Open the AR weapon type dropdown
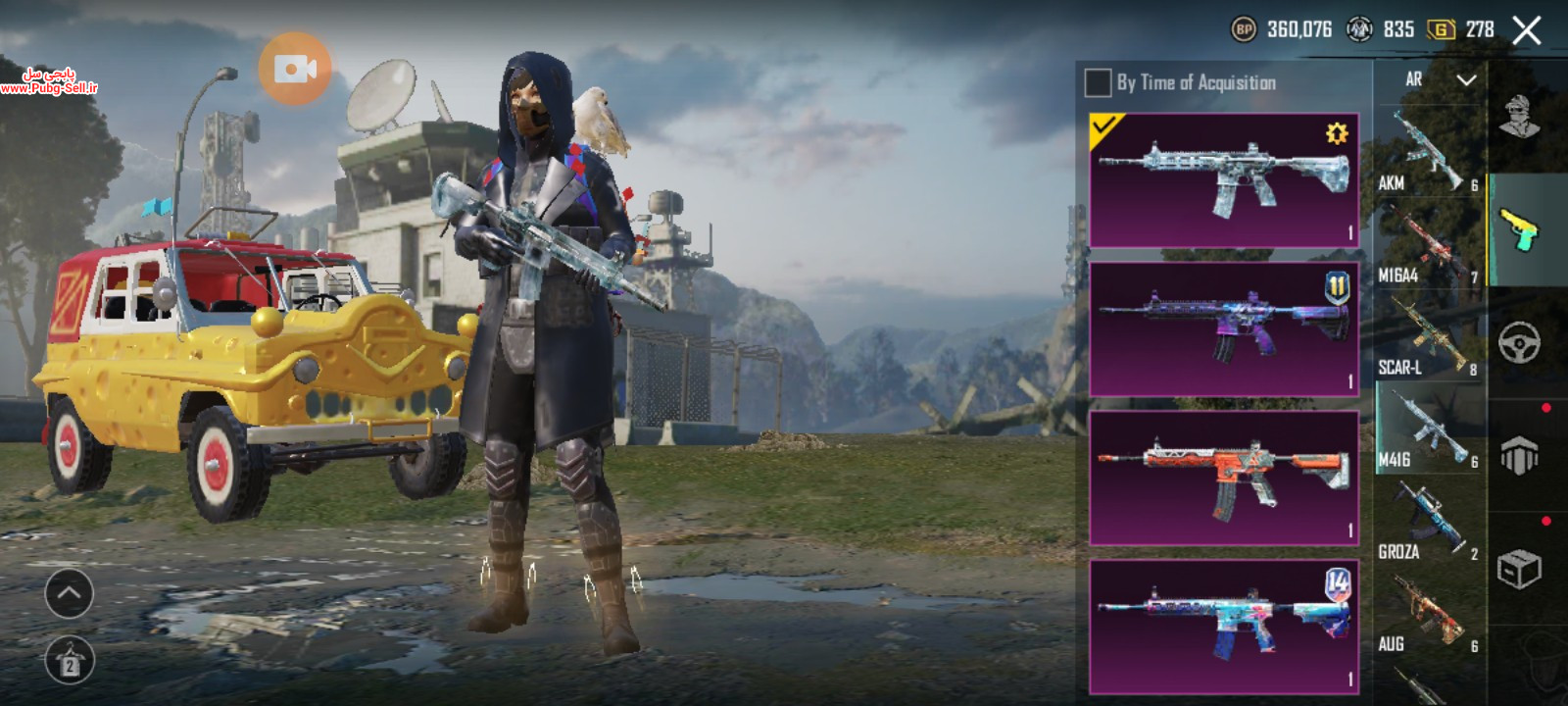Image resolution: width=1568 pixels, height=706 pixels. 1438,80
